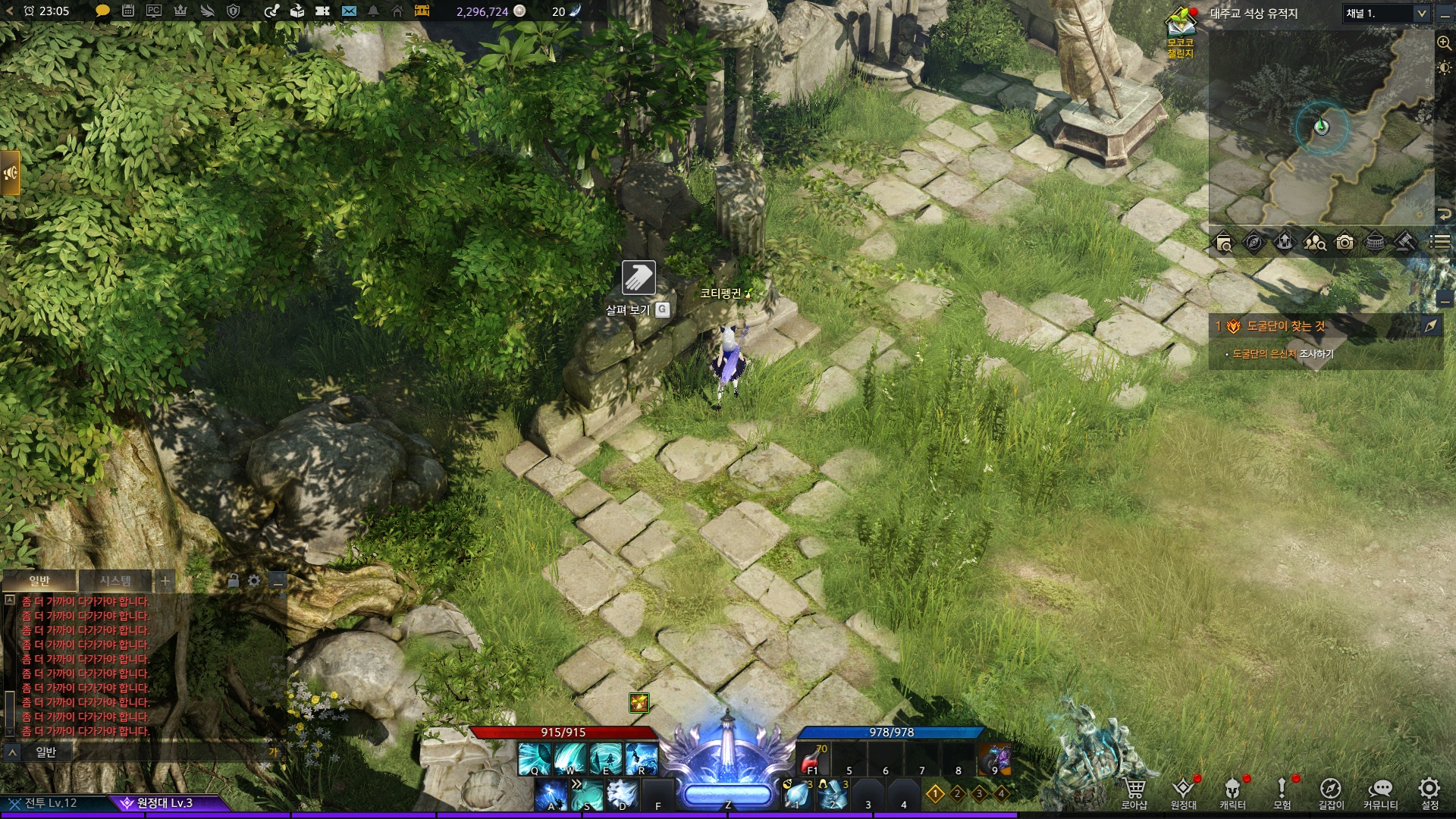Screen dimensions: 1456x819
Task: Use the red potion in slot F1
Action: (813, 760)
